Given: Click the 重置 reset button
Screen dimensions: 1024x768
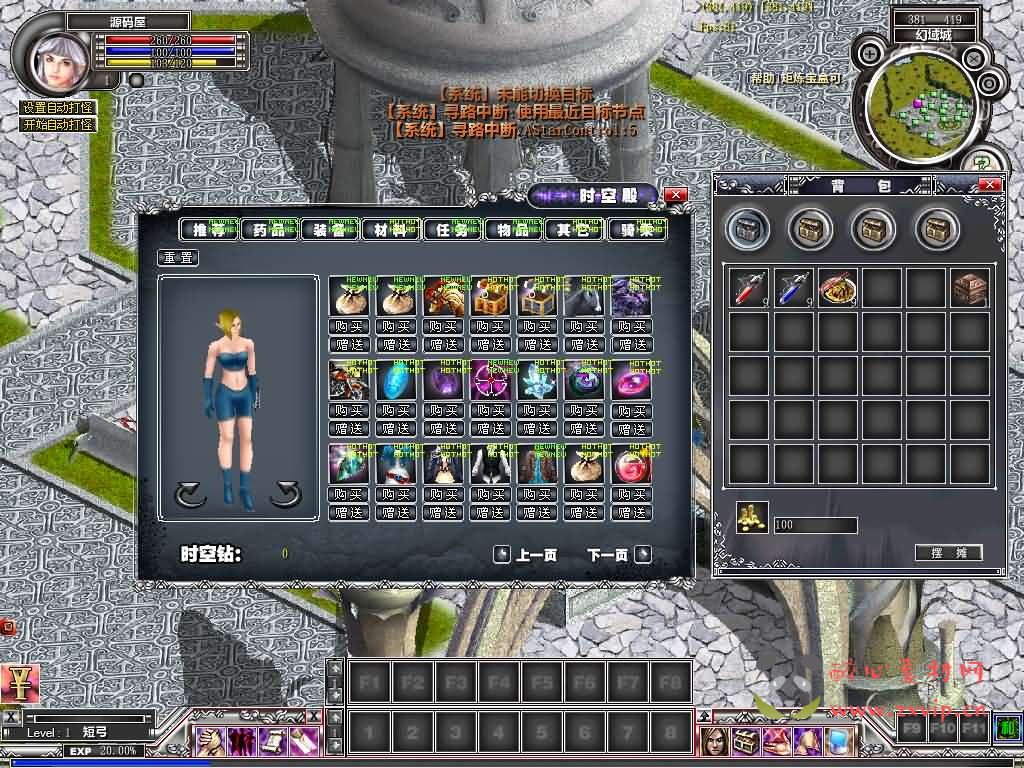Looking at the screenshot, I should pyautogui.click(x=178, y=257).
